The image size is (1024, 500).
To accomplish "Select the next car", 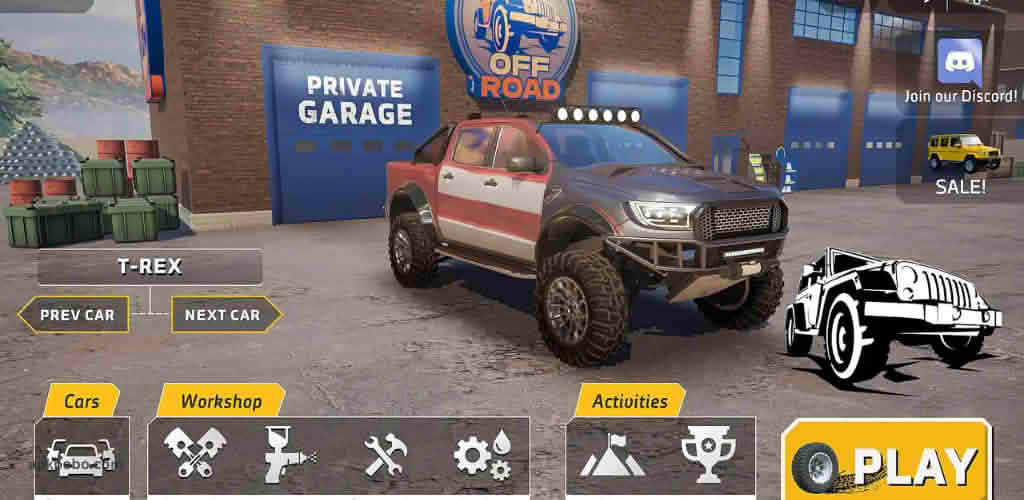I will [222, 315].
